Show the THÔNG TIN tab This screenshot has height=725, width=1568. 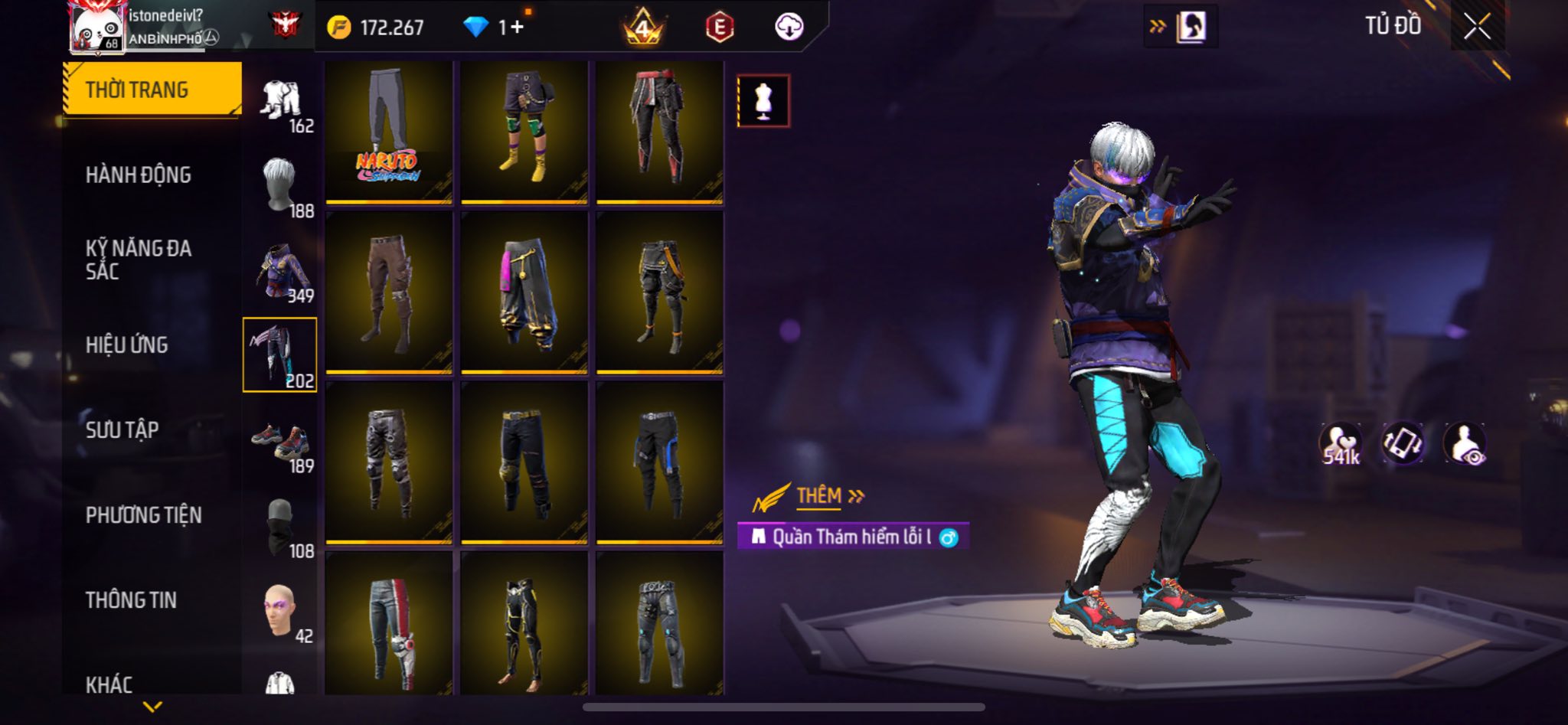[x=131, y=600]
